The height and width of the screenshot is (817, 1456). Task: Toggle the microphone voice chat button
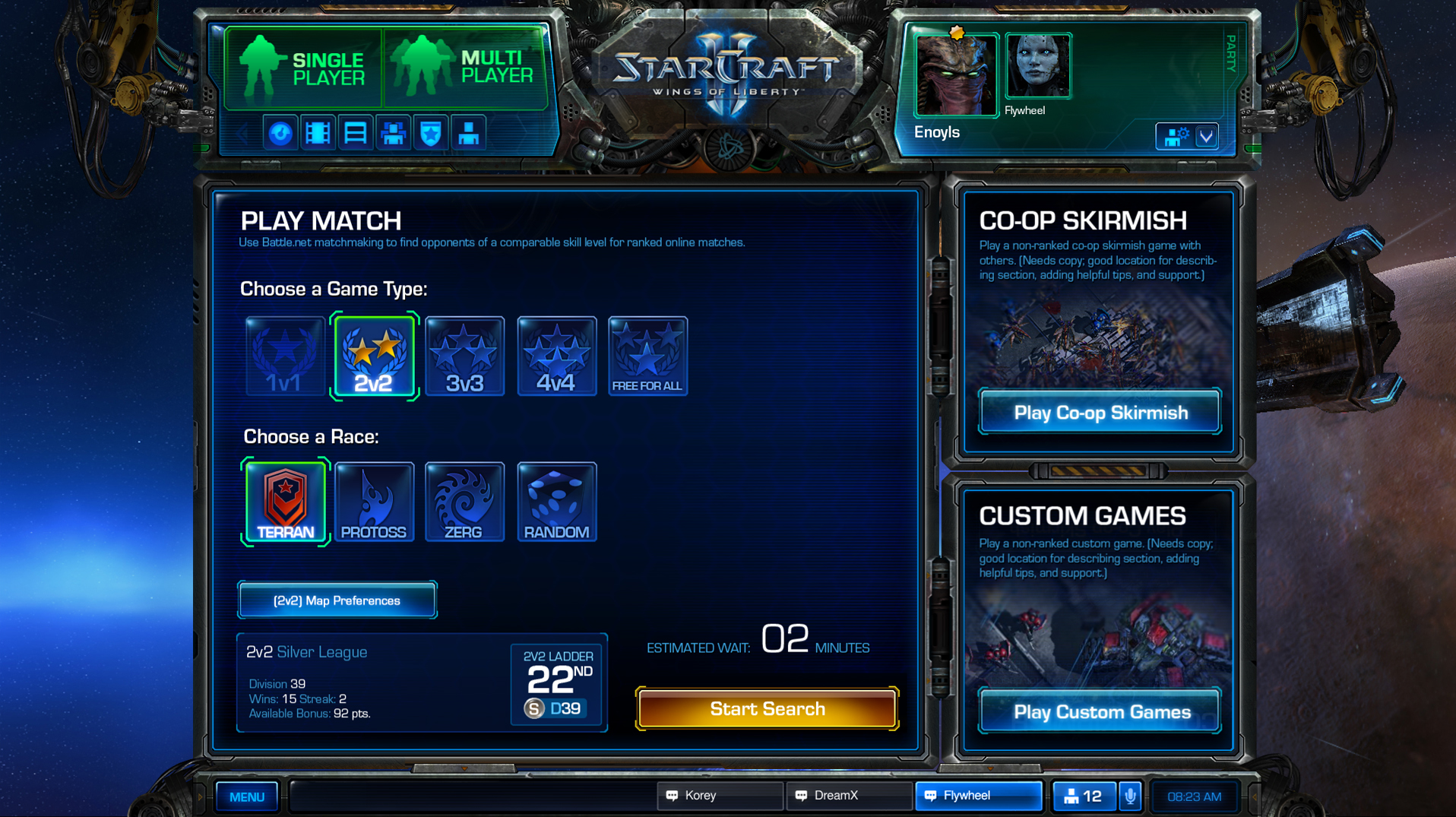click(x=1130, y=796)
